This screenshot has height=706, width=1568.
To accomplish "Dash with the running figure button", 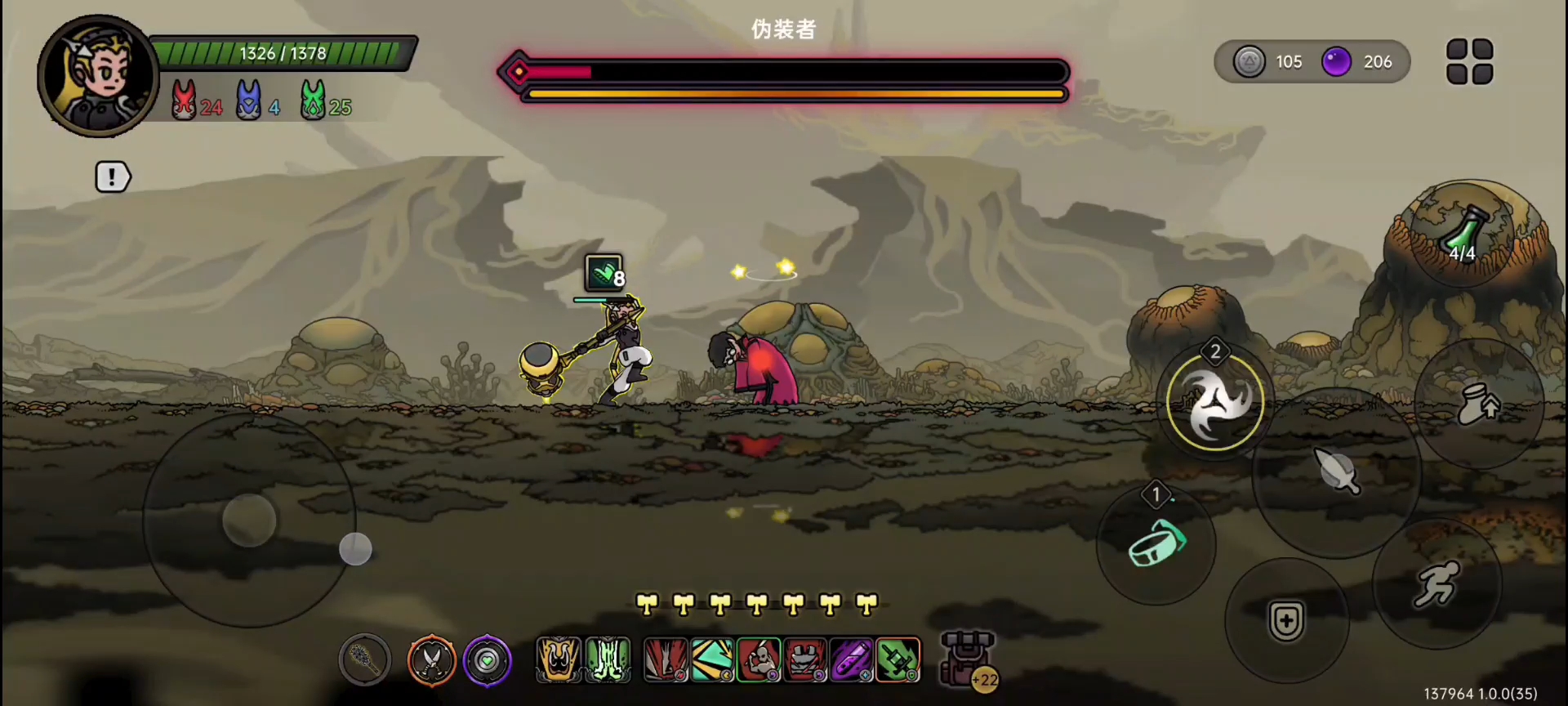I will coord(1437,583).
